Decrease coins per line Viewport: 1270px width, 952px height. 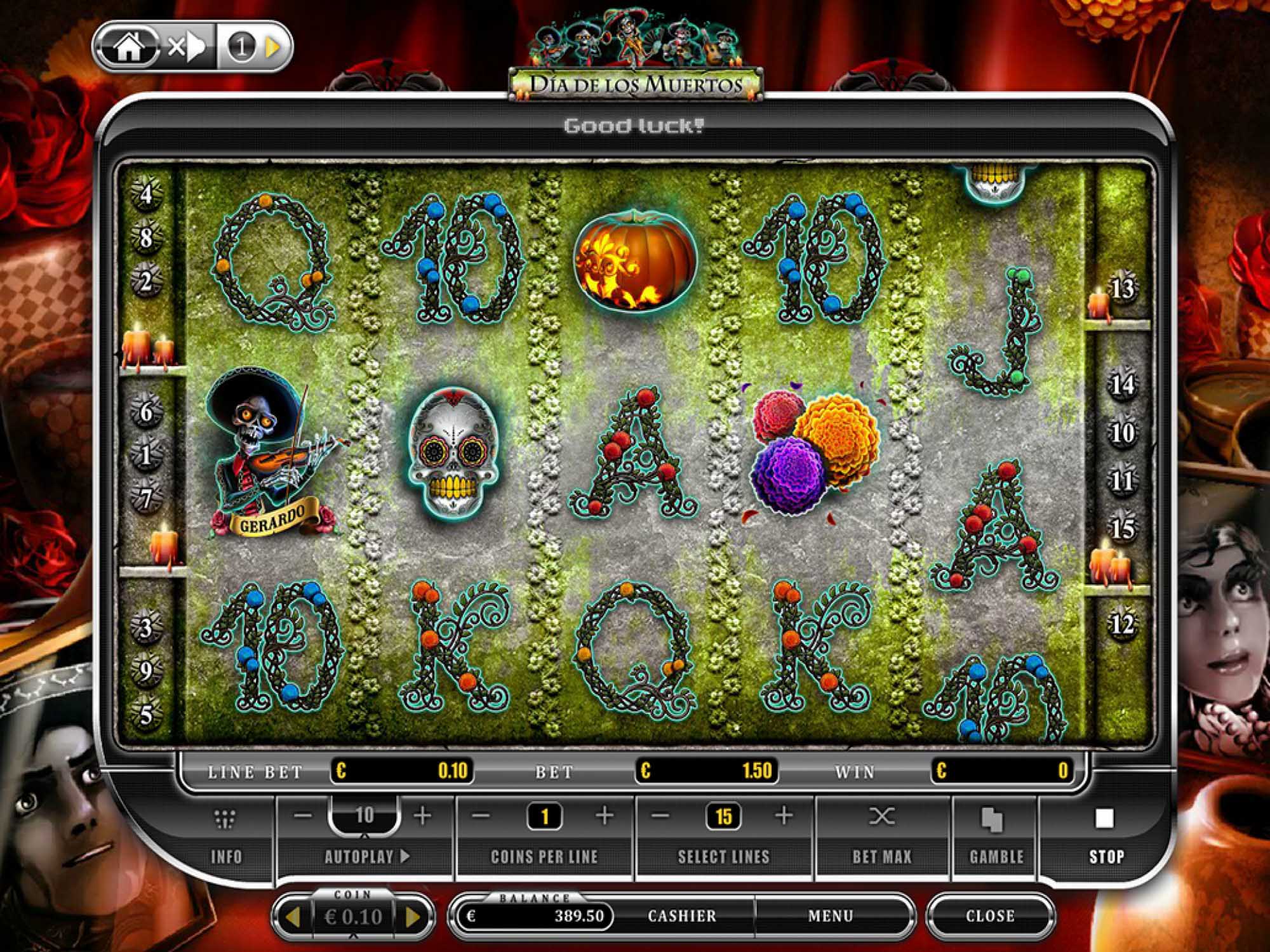(x=482, y=816)
